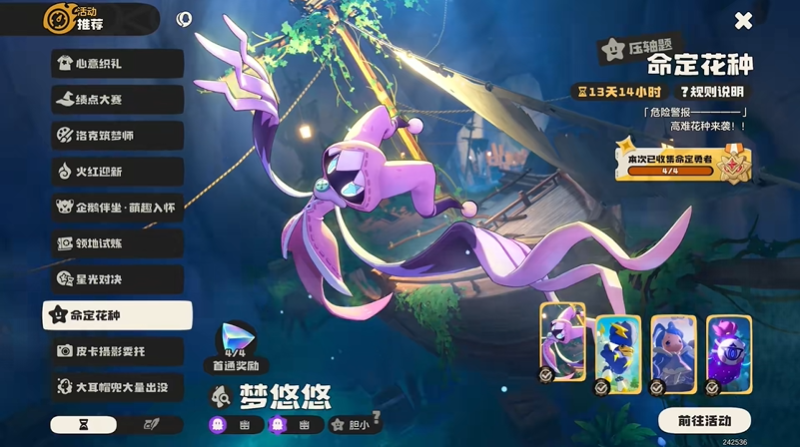The width and height of the screenshot is (800, 447).
Task: Choose the 大耳帽兜大量出没 event
Action: [117, 386]
